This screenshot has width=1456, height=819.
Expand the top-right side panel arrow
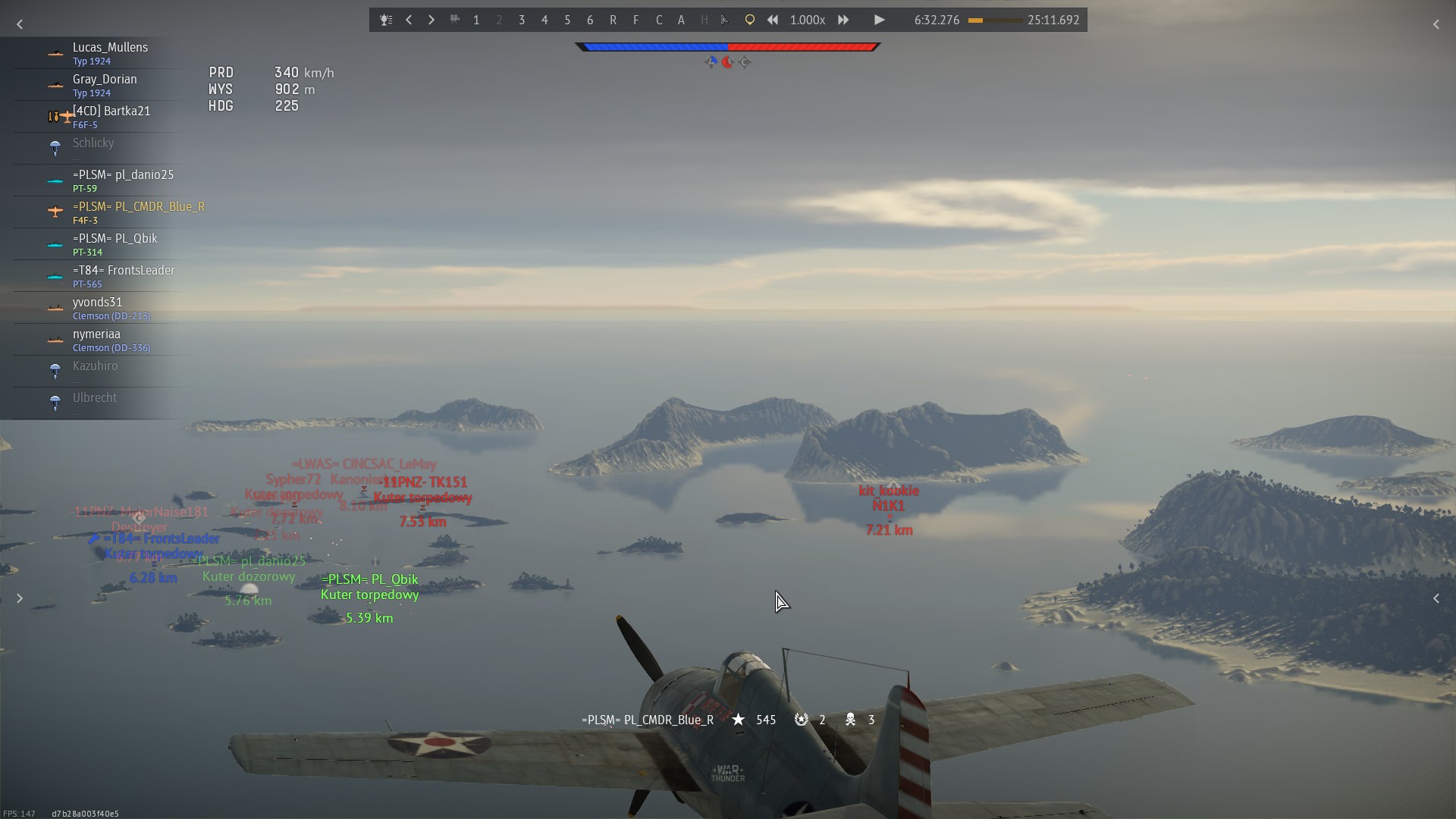click(x=1436, y=24)
